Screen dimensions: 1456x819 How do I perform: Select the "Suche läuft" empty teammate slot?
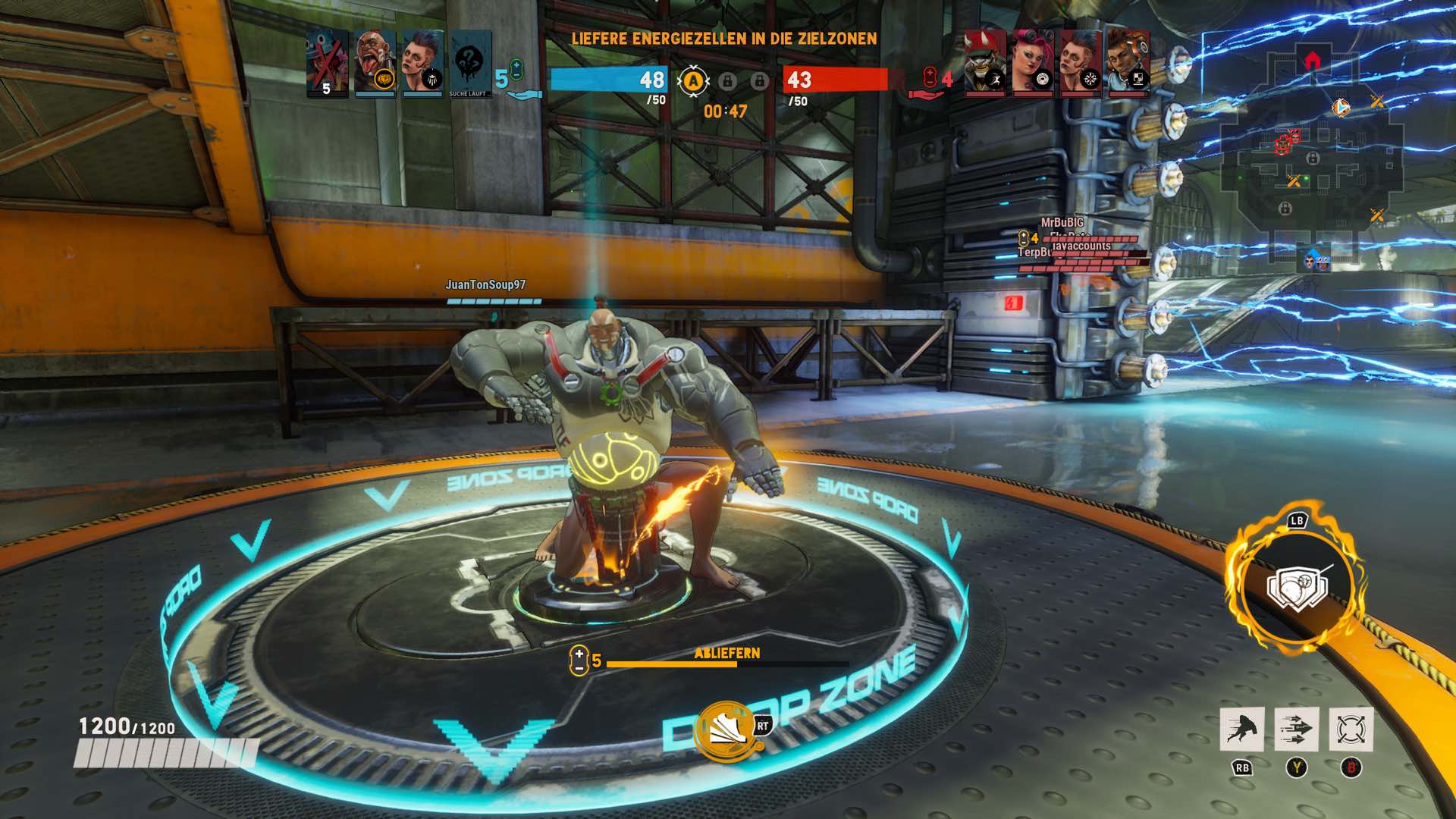(x=469, y=64)
